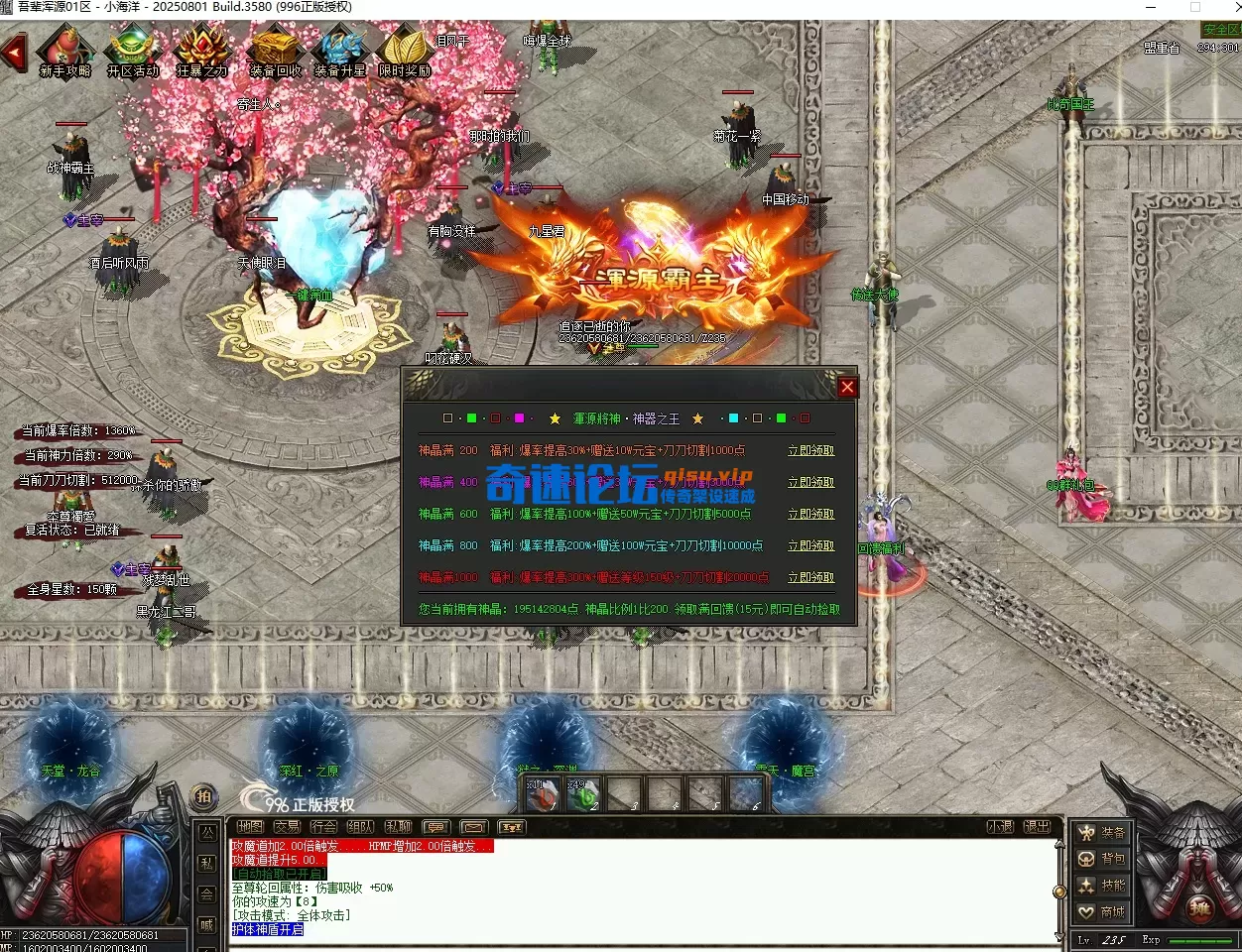
Task: Collapse the top icon bar with red arrow
Action: pos(14,52)
